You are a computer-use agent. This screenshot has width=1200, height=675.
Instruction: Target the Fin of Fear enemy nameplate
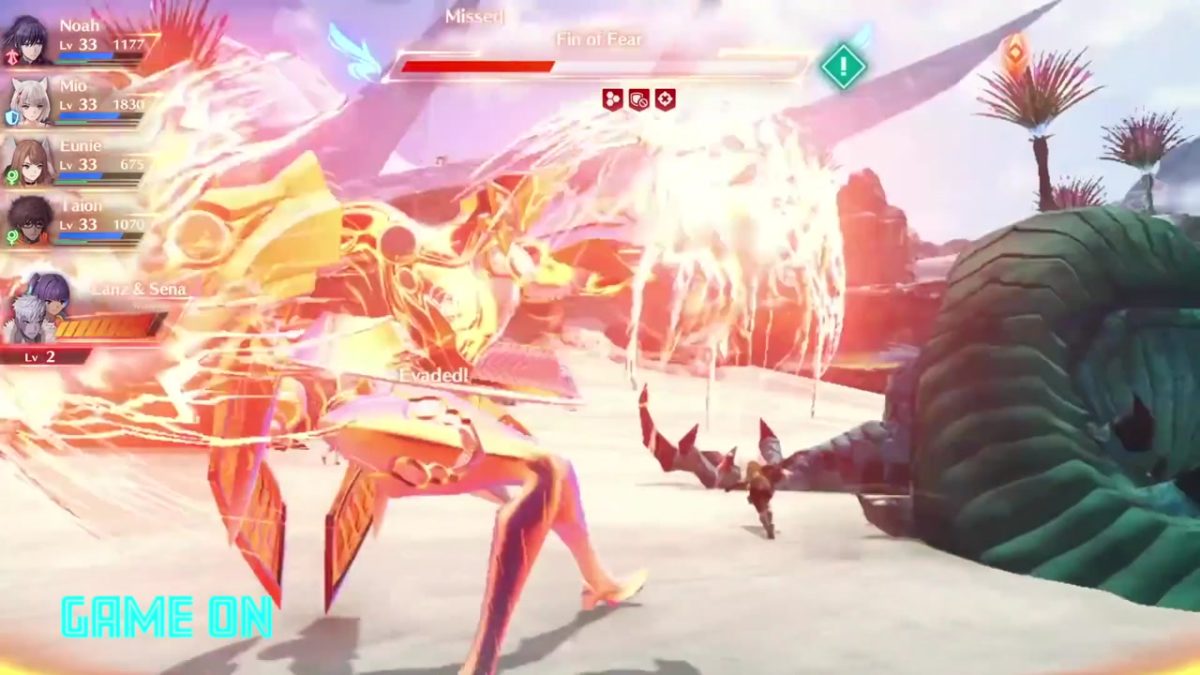(x=599, y=40)
